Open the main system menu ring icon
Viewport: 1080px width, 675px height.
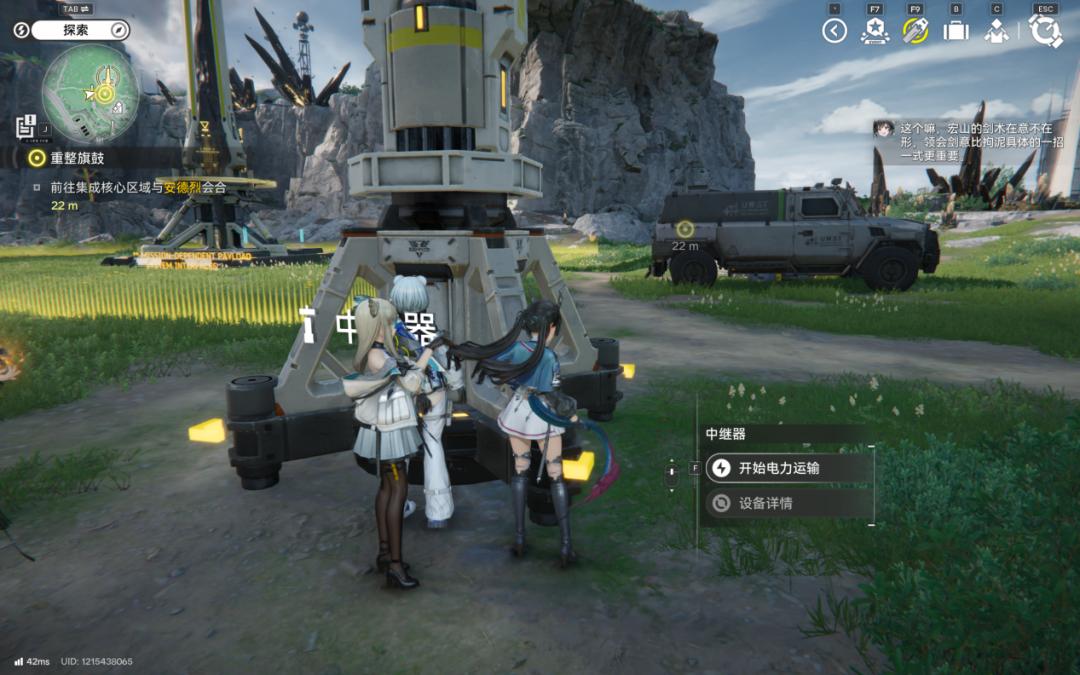point(1045,31)
